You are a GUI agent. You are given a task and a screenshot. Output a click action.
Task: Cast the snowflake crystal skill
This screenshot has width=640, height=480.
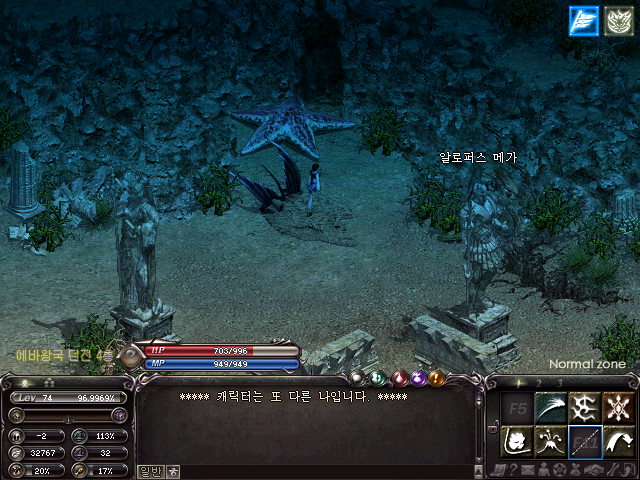coord(619,407)
